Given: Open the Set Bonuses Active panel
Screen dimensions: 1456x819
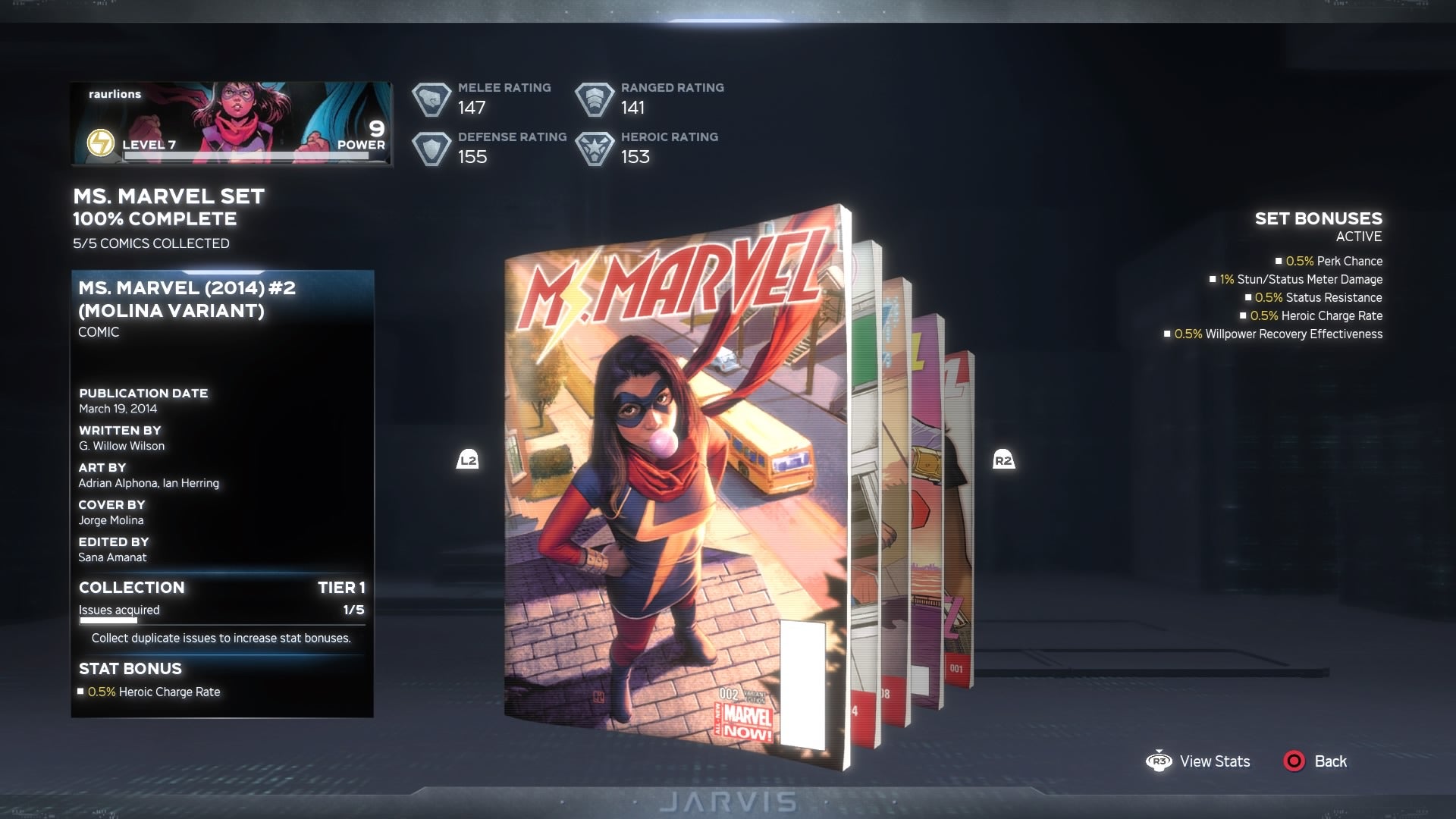Looking at the screenshot, I should click(1317, 219).
